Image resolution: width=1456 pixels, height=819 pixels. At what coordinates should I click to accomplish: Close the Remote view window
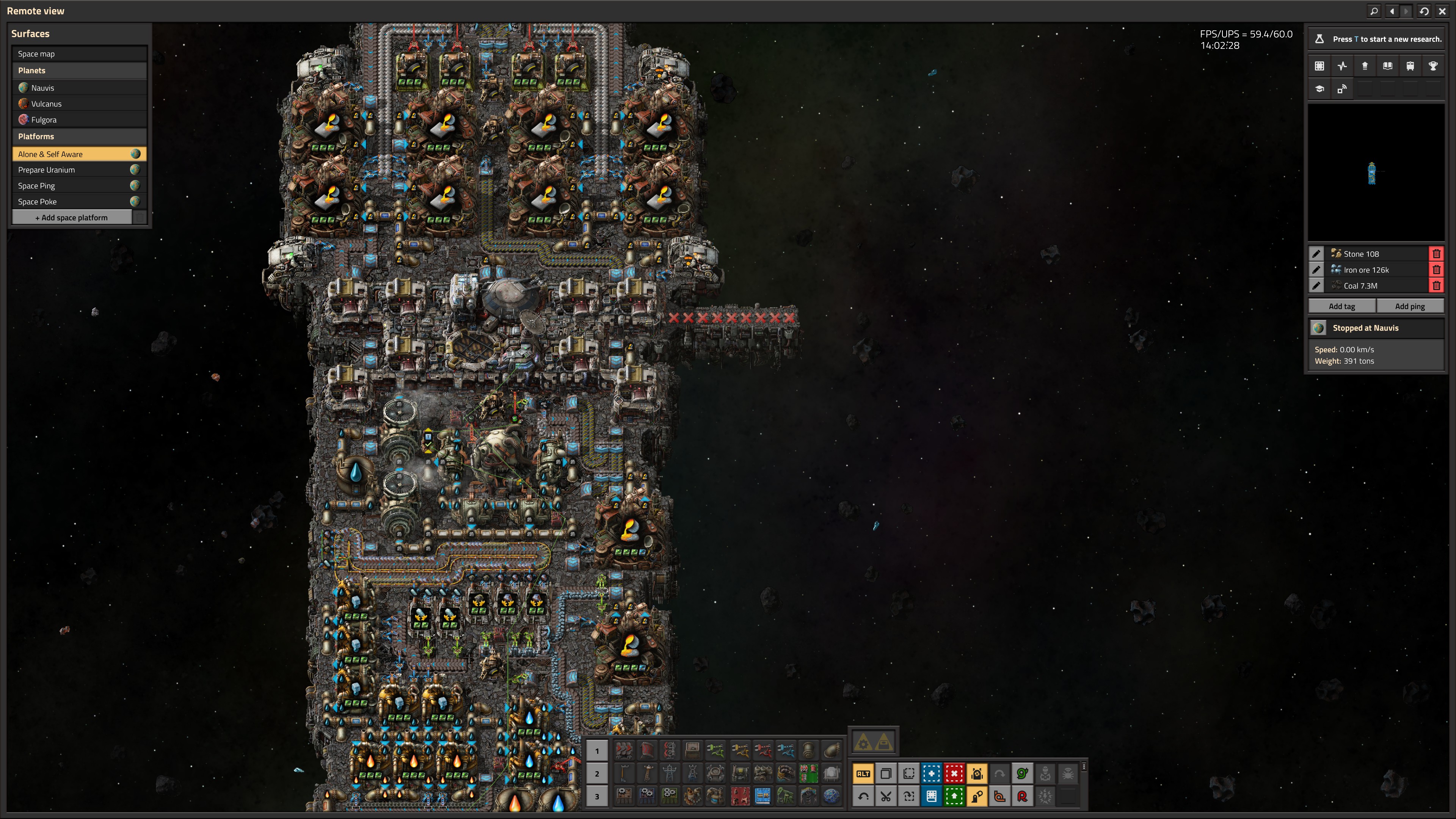click(1442, 11)
